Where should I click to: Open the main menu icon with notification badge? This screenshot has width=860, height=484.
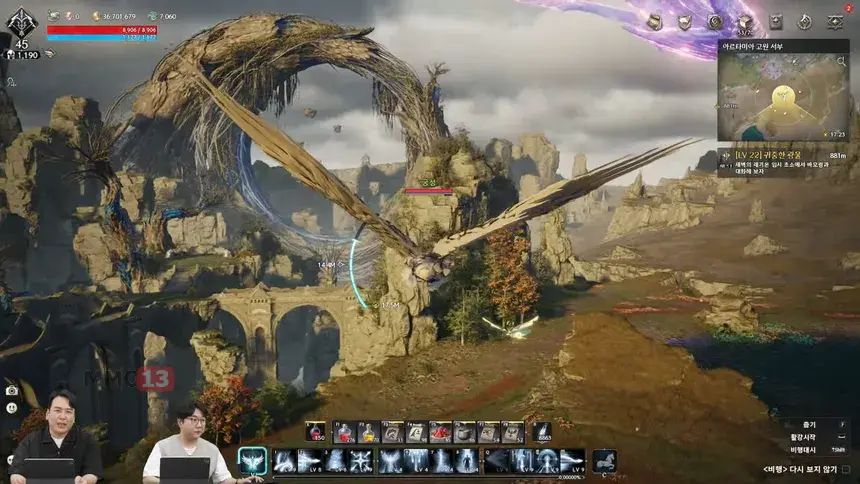[835, 21]
